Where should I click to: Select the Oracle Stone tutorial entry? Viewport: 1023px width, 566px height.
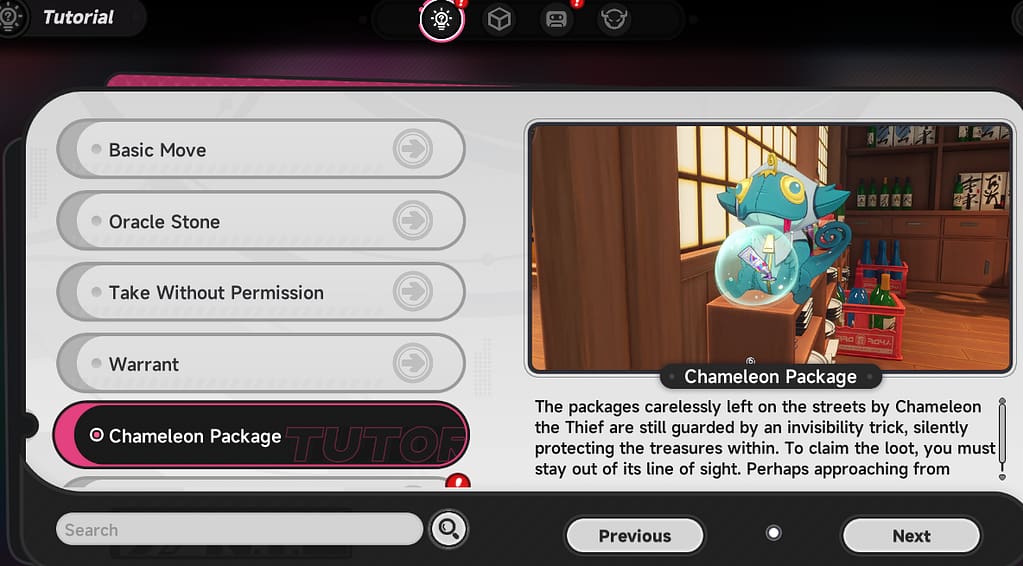point(260,221)
